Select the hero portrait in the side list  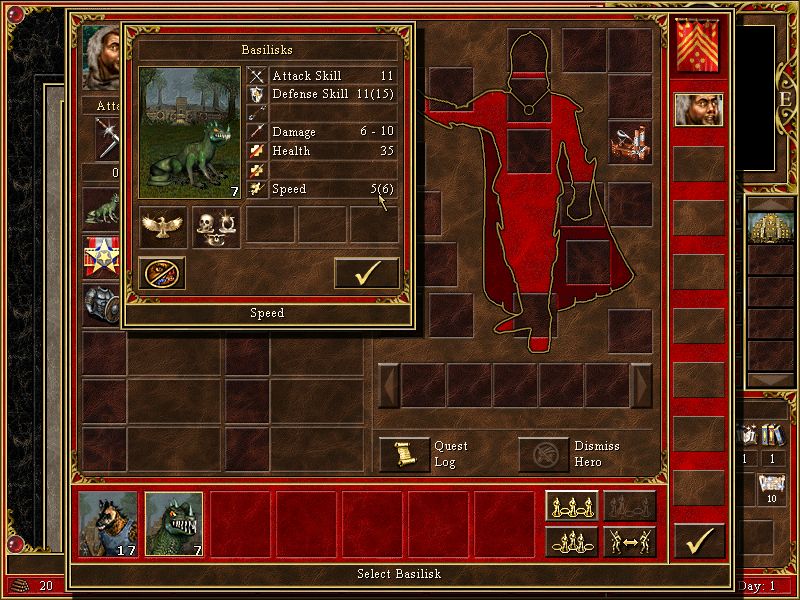pos(699,109)
